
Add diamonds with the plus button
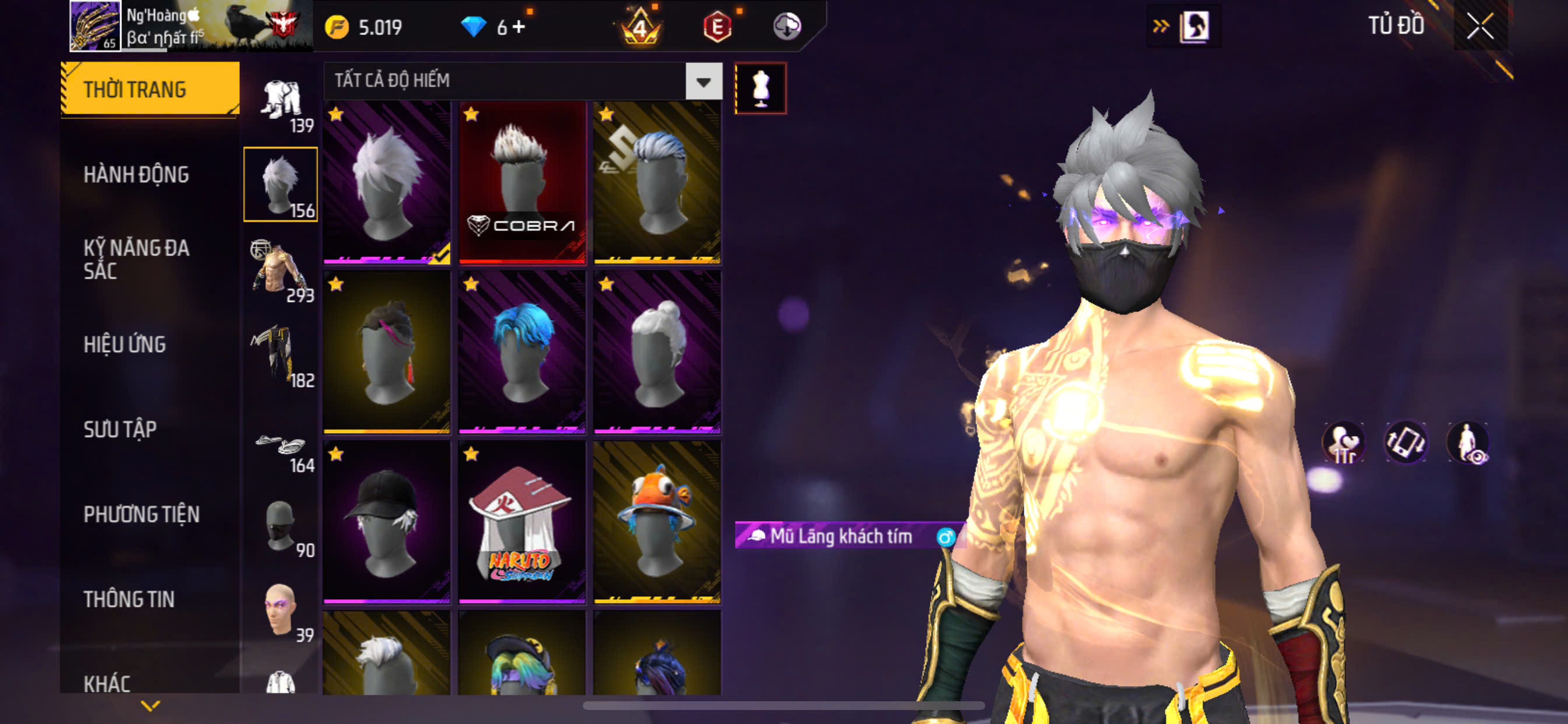[x=518, y=27]
